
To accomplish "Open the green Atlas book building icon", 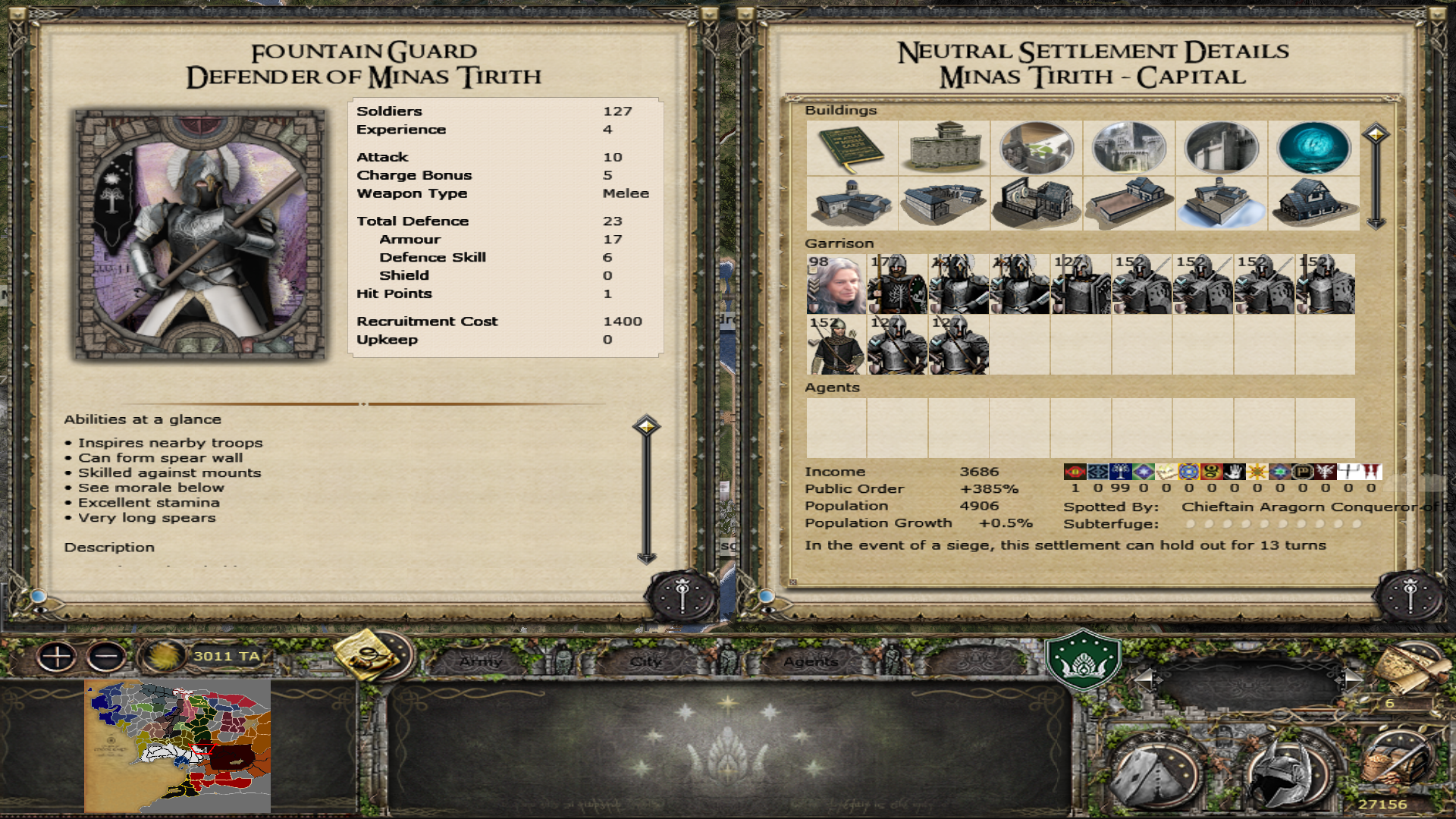I will [x=852, y=148].
